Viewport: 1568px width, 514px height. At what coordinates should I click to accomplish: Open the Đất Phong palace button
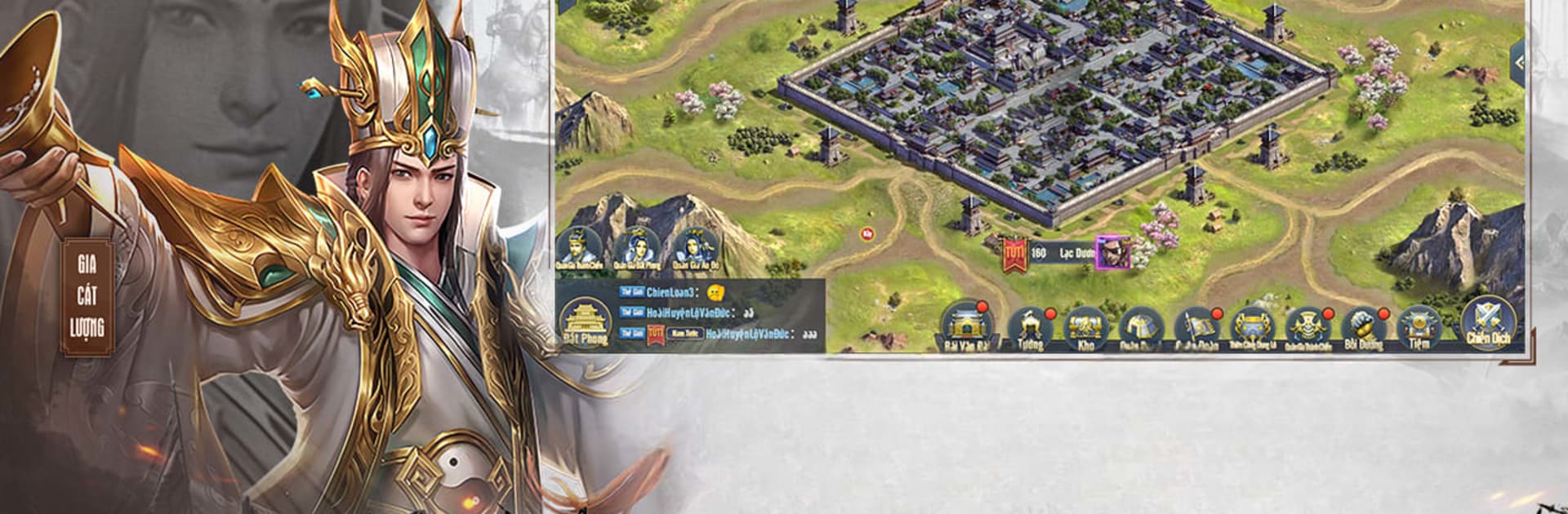[585, 322]
